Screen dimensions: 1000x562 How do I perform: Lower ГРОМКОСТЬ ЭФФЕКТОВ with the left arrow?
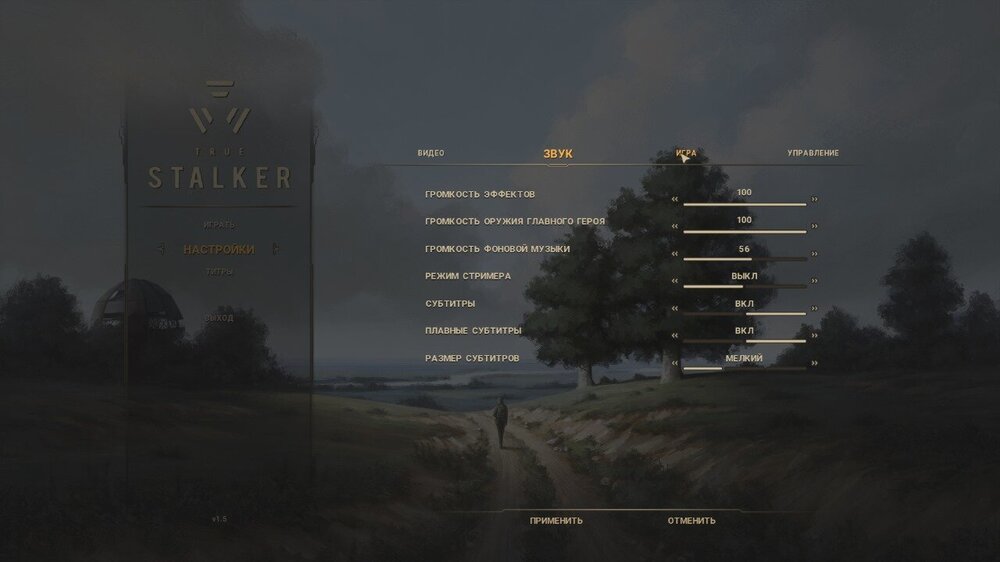tap(675, 199)
